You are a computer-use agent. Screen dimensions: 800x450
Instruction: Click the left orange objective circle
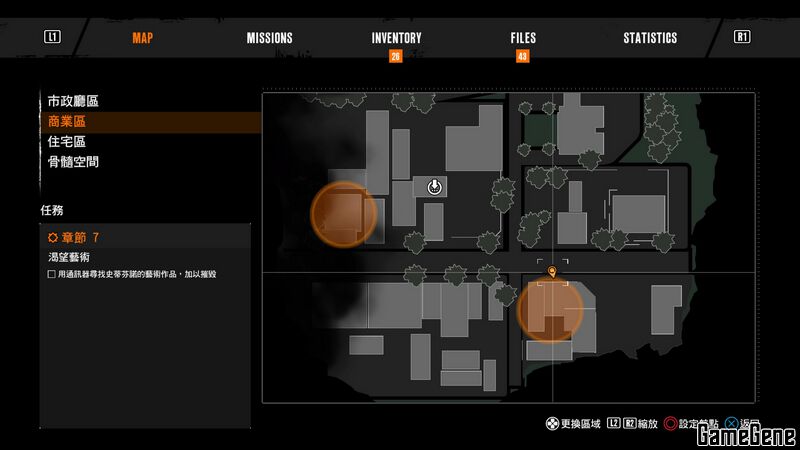[343, 212]
